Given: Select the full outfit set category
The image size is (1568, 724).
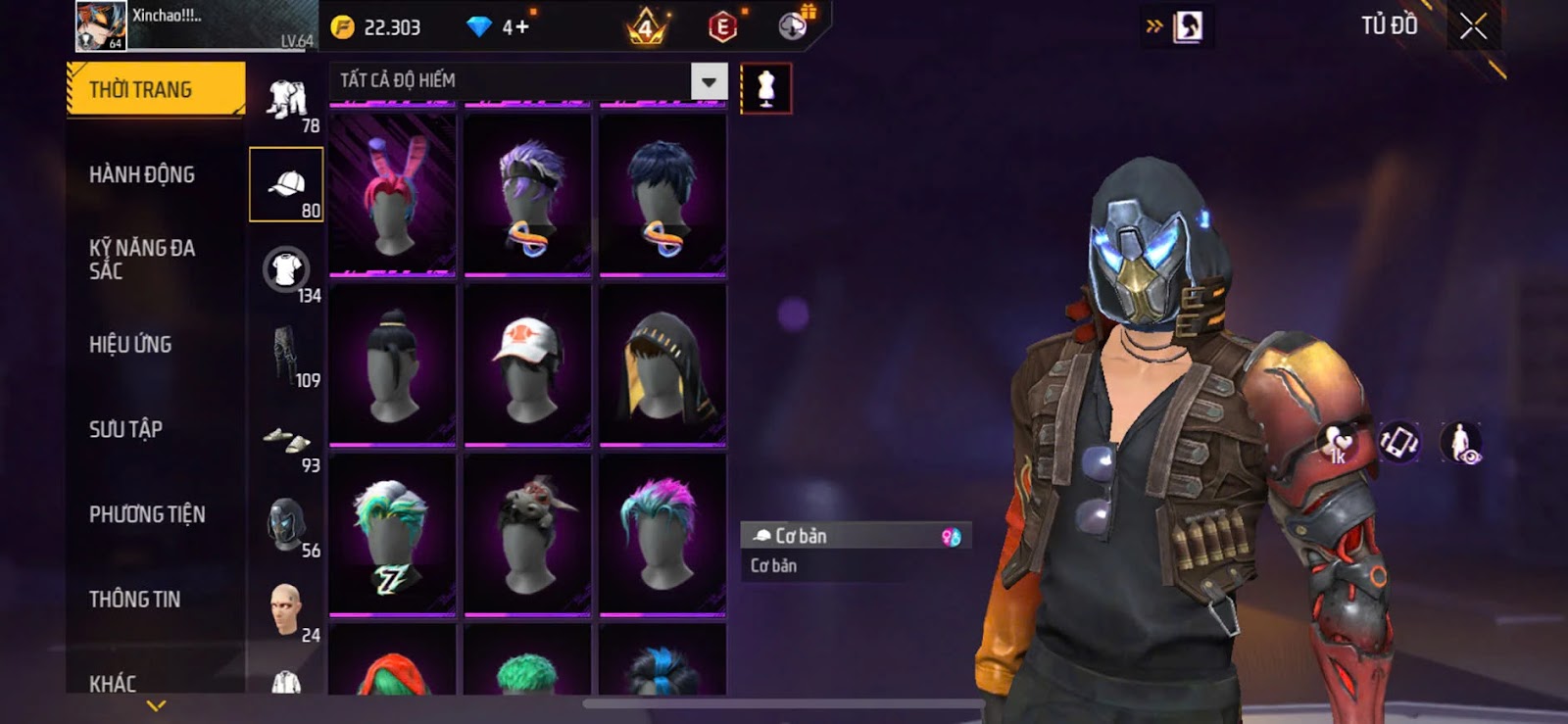Looking at the screenshot, I should pos(286,99).
